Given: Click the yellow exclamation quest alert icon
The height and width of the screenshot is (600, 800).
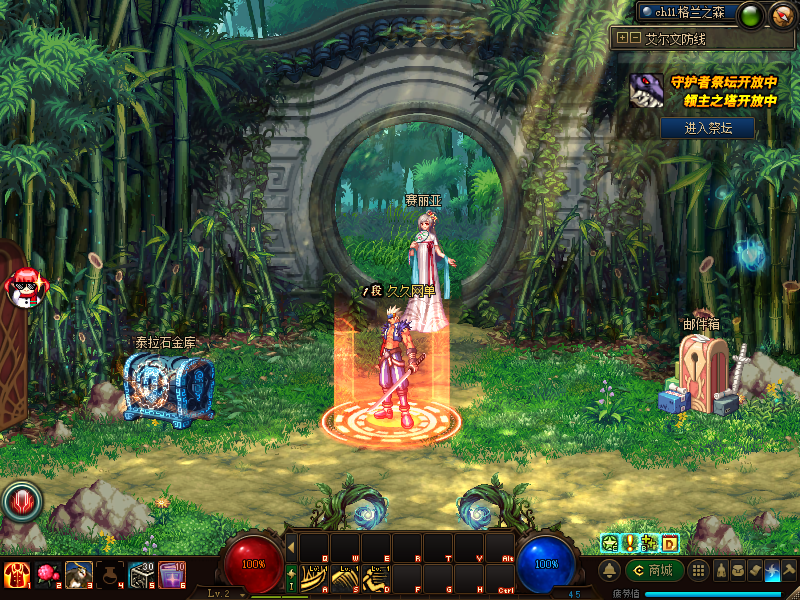Looking at the screenshot, I should pyautogui.click(x=628, y=543).
